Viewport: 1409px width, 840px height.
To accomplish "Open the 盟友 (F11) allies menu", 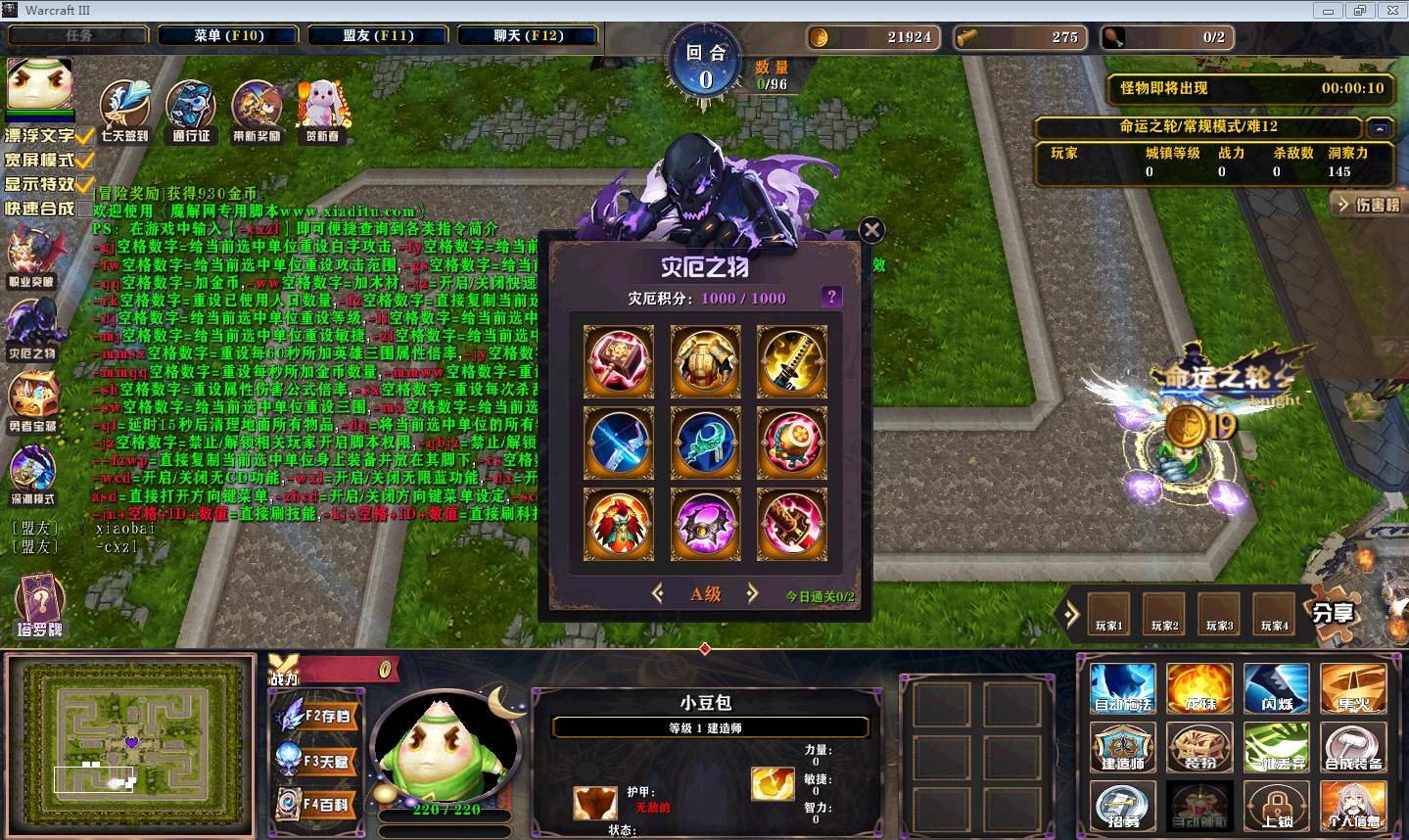I will [378, 35].
